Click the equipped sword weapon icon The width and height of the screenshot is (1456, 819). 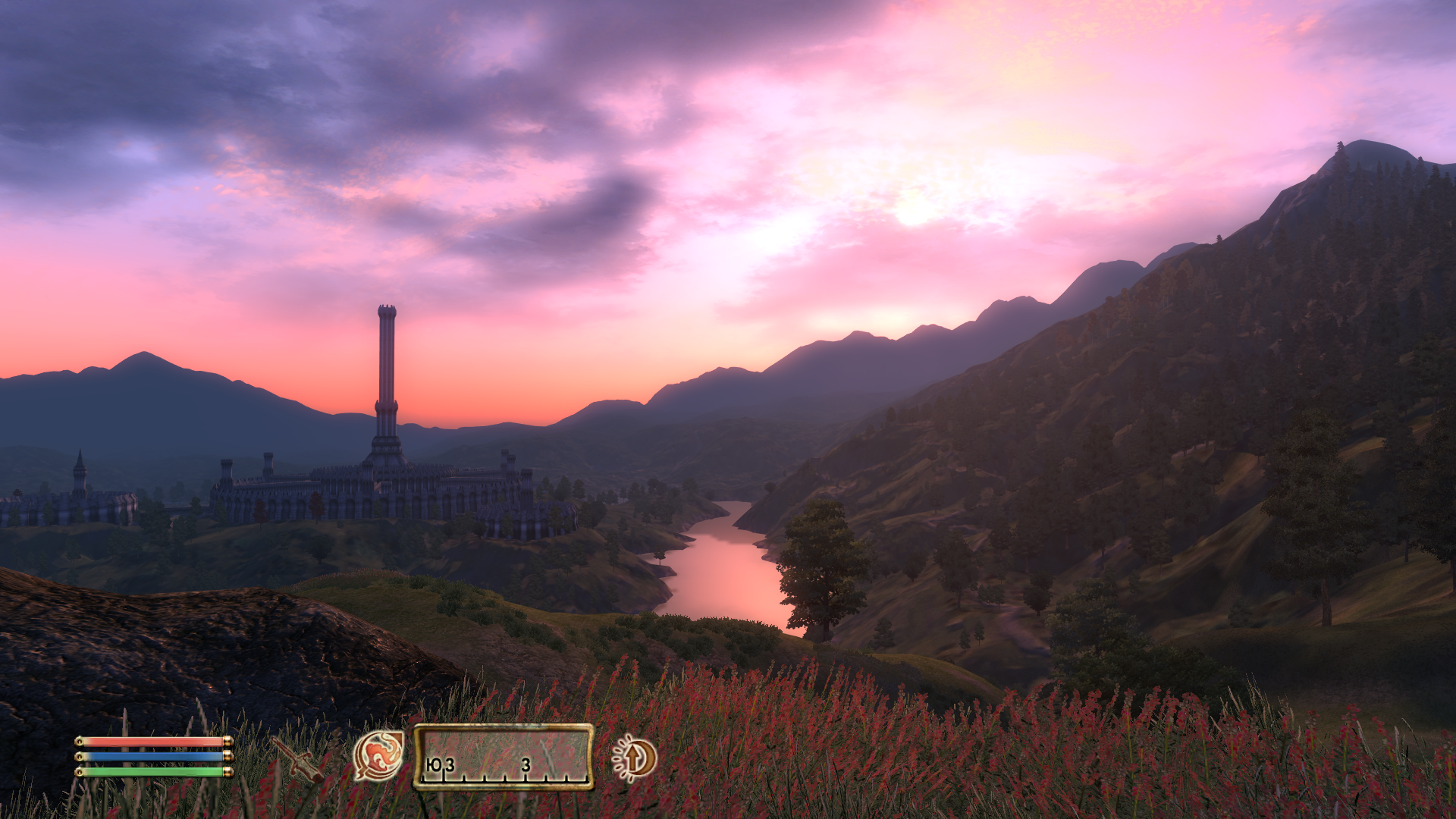[298, 759]
